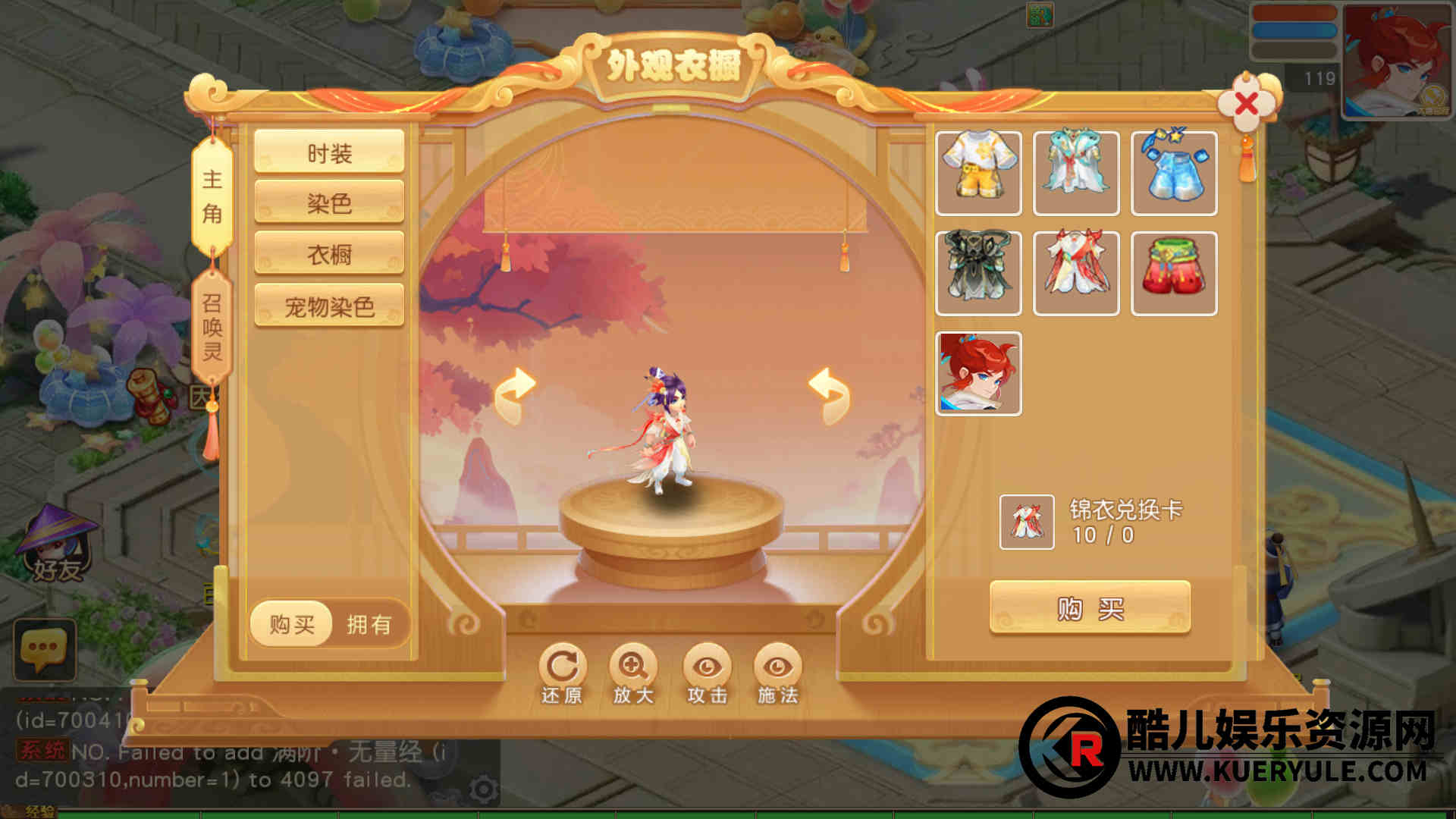Viewport: 1456px width, 819px height.
Task: Show the 购买 purchasable outfits filter
Action: [x=292, y=624]
